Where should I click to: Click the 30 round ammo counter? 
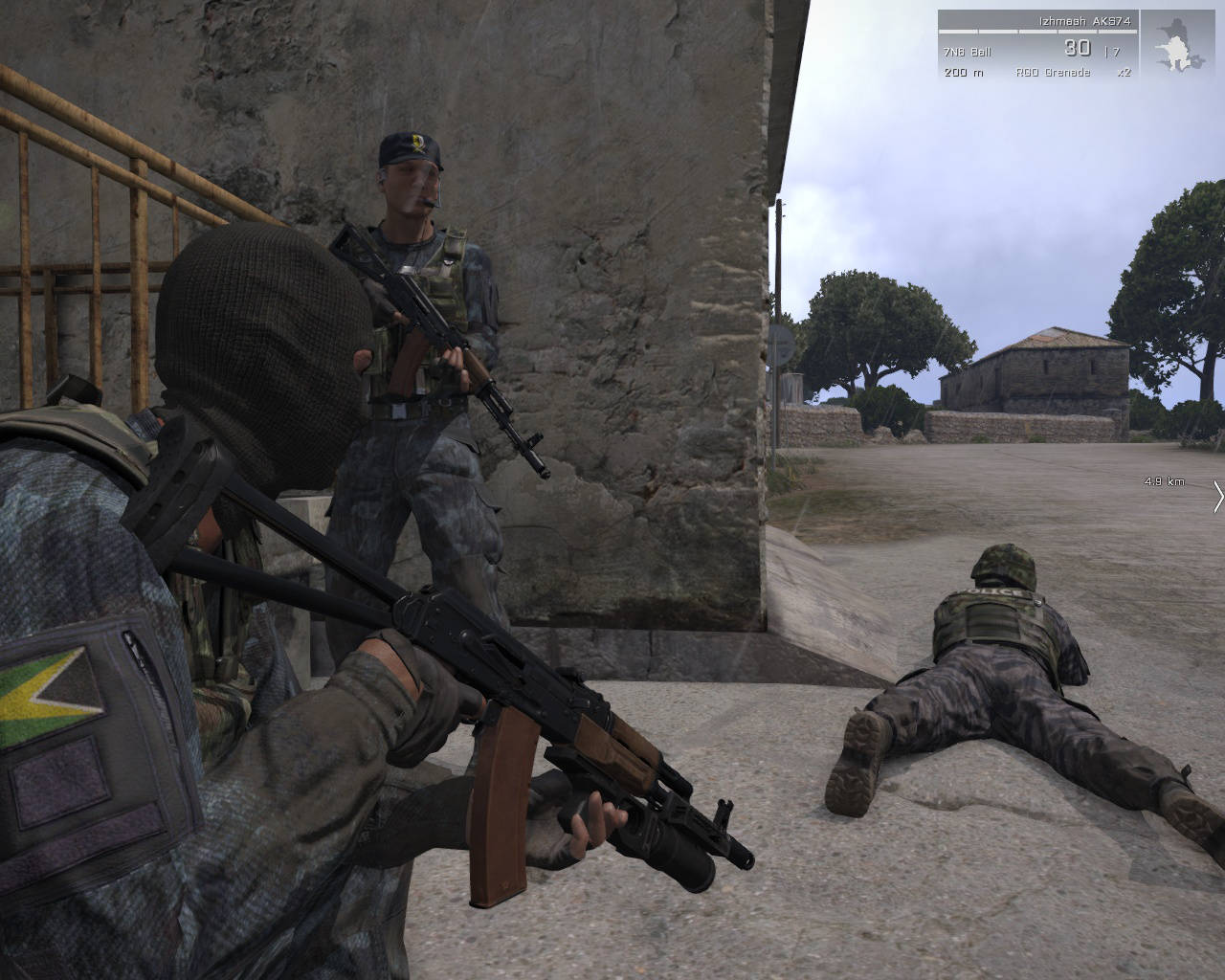tap(1078, 47)
